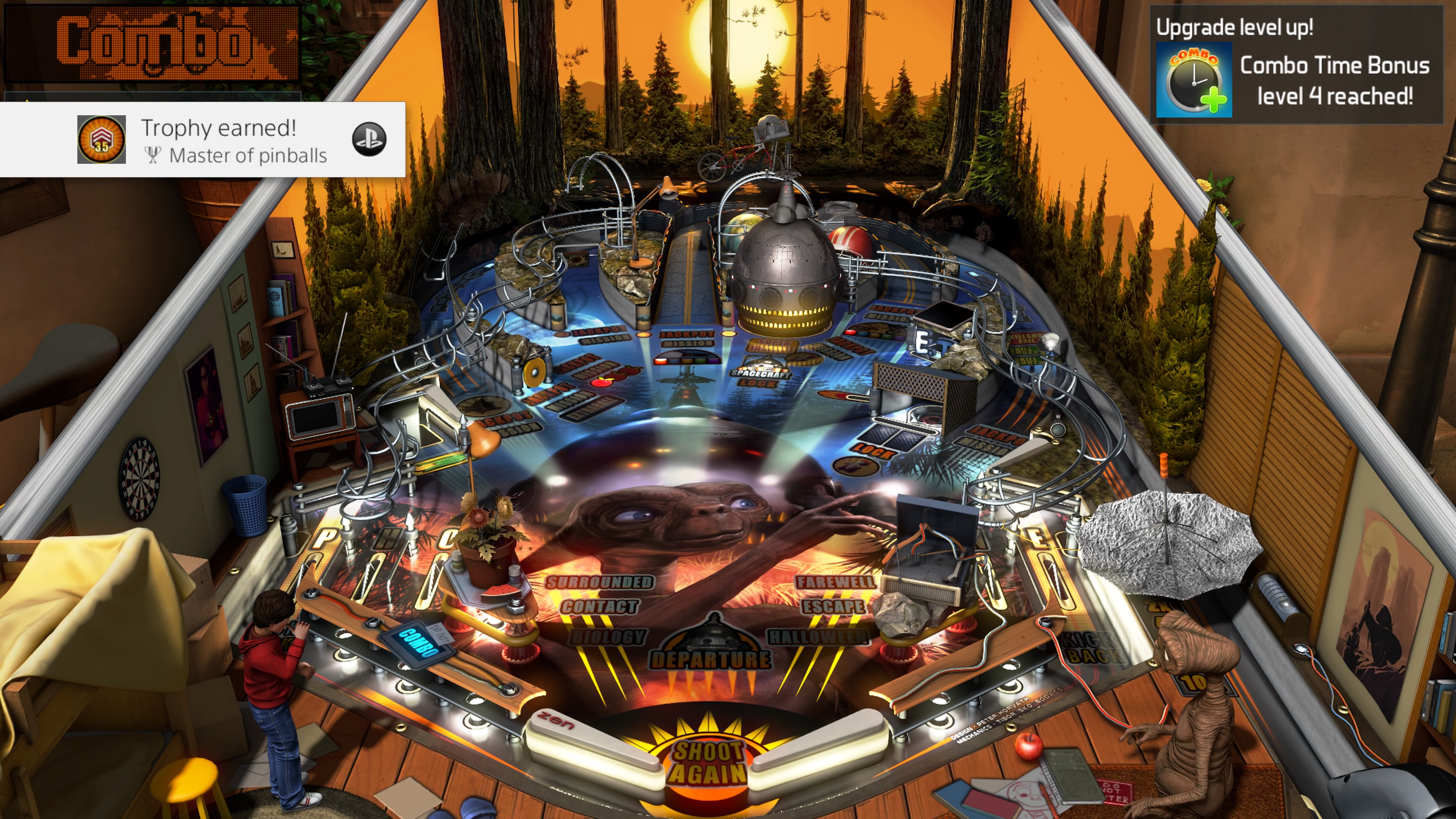
Task: Select the Combo Time Bonus clock icon
Action: 1194,80
